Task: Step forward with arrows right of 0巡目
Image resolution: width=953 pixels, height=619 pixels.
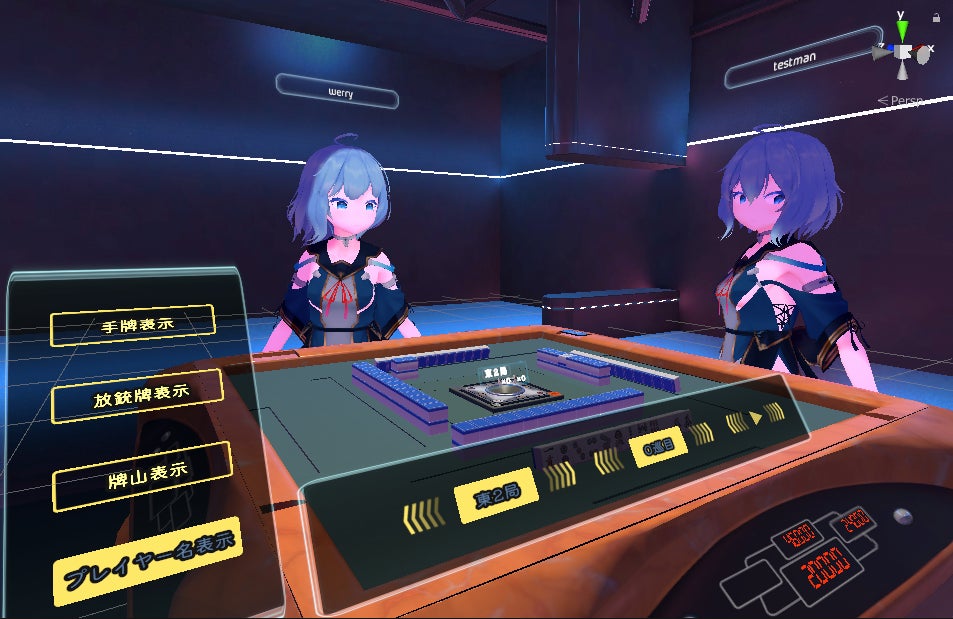Action: 701,433
